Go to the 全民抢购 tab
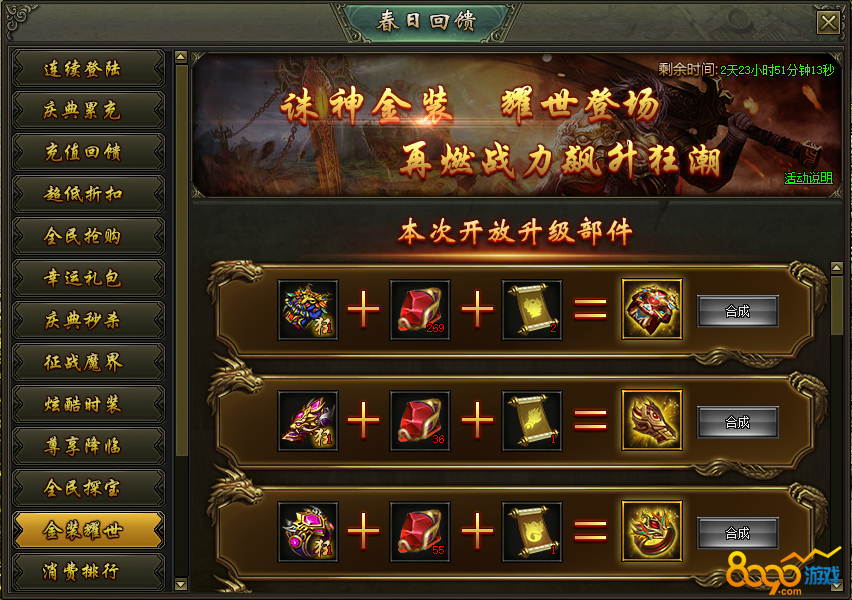 pyautogui.click(x=88, y=236)
